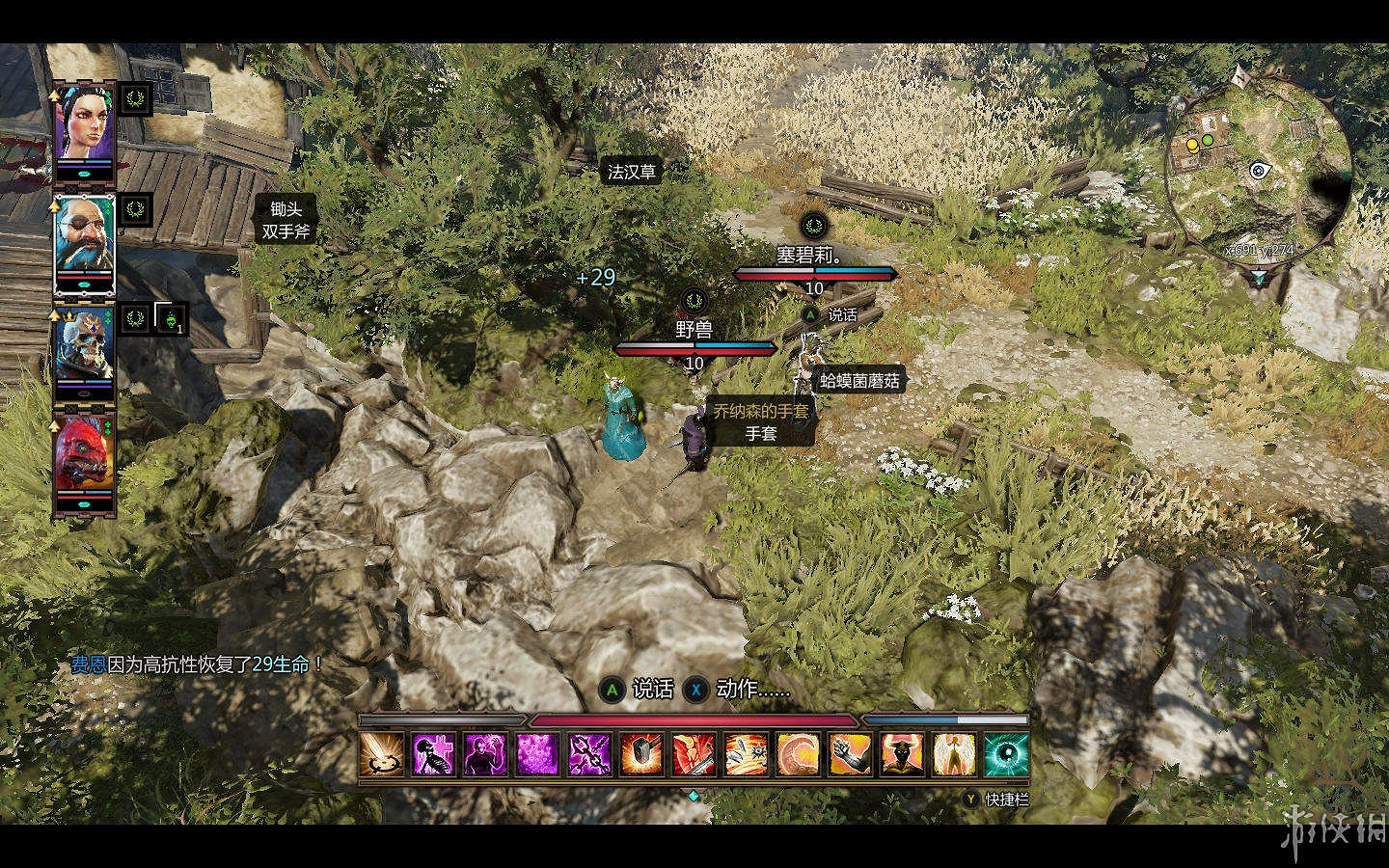The height and width of the screenshot is (868, 1389).
Task: Use the purple pointing-figure skill
Action: point(485,754)
